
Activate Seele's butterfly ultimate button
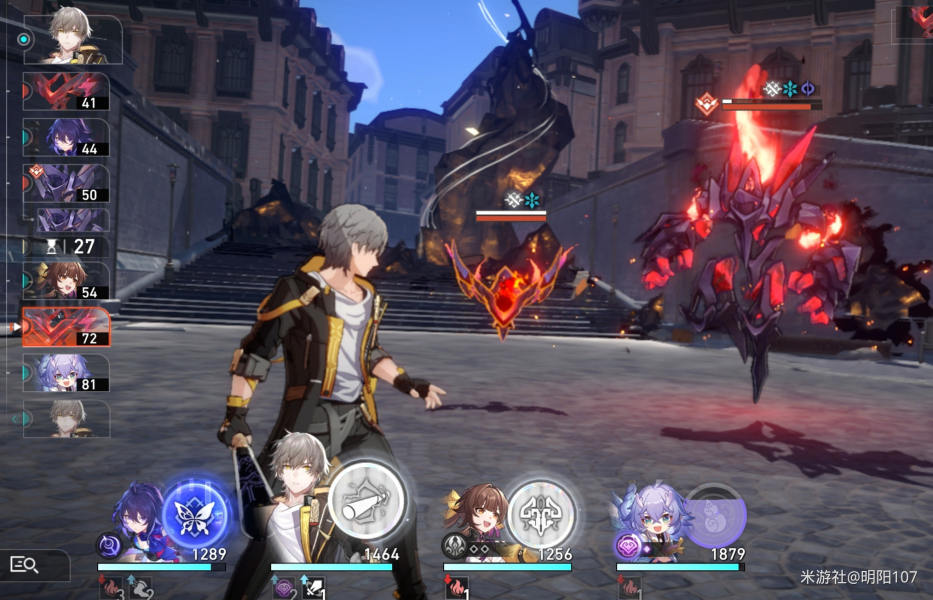tap(196, 513)
